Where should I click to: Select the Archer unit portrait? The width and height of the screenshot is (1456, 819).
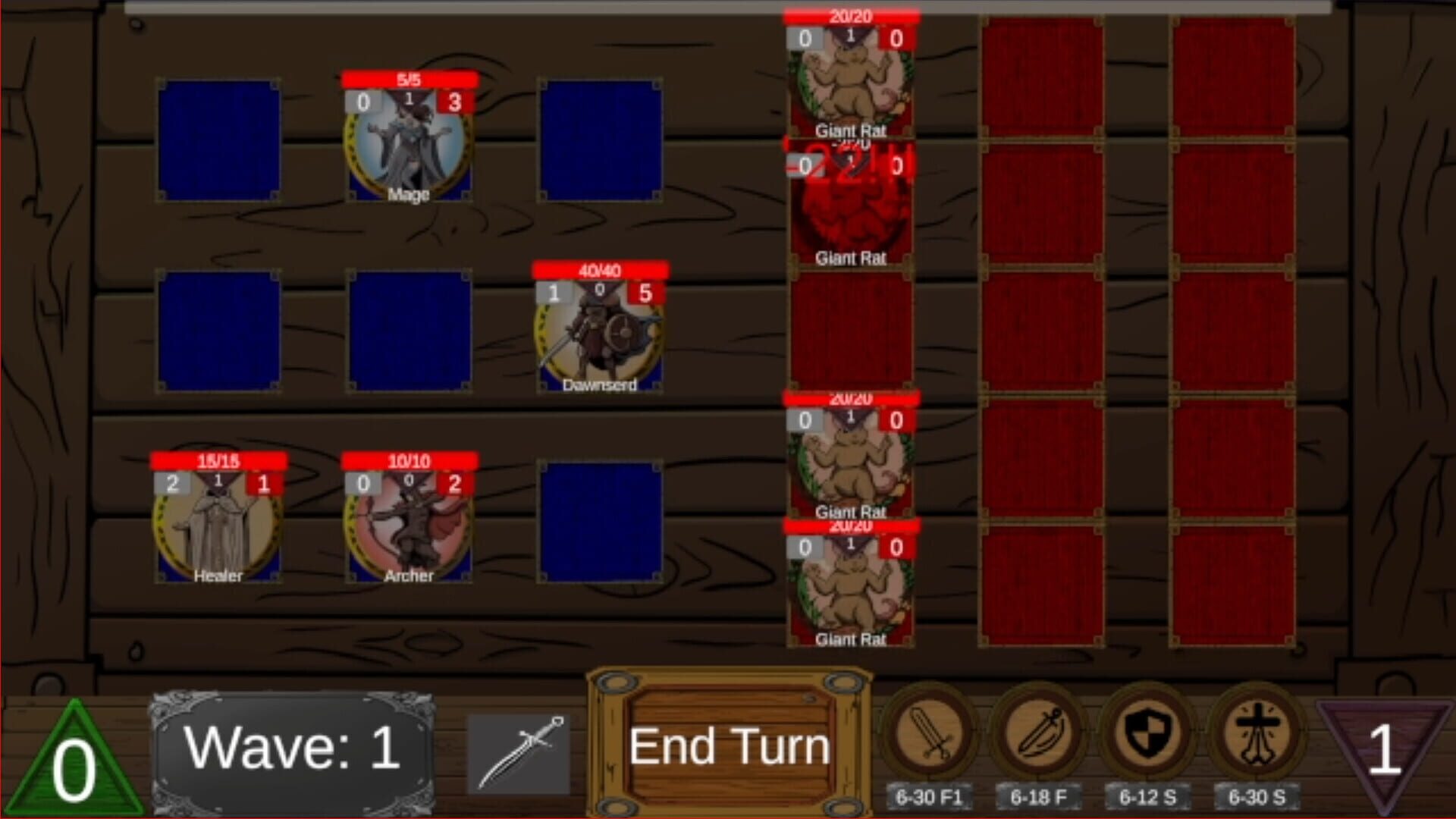[x=408, y=523]
